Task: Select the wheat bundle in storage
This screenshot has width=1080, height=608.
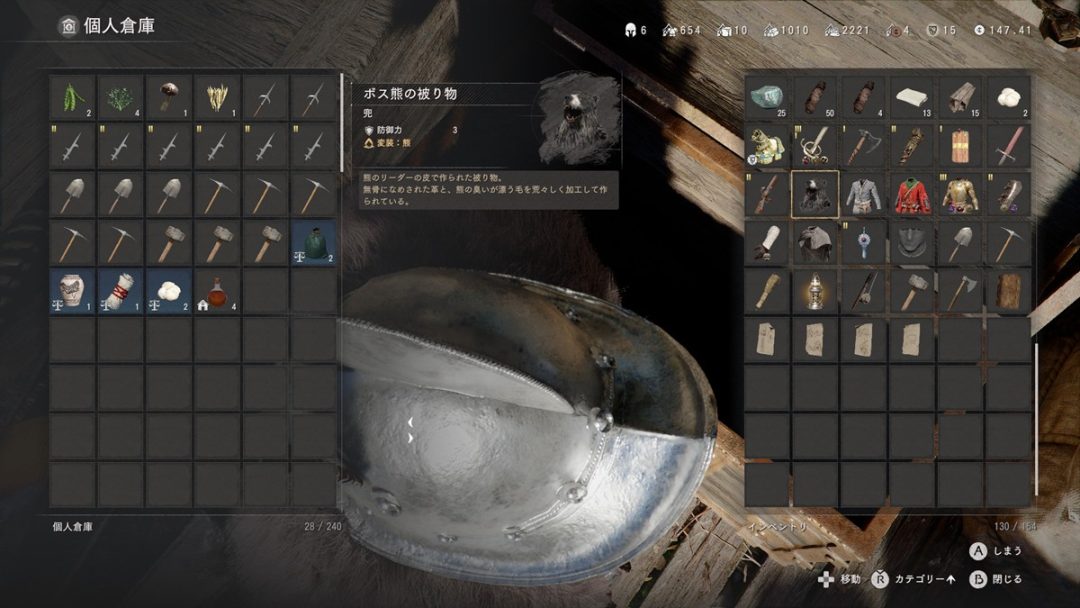Action: coord(217,97)
